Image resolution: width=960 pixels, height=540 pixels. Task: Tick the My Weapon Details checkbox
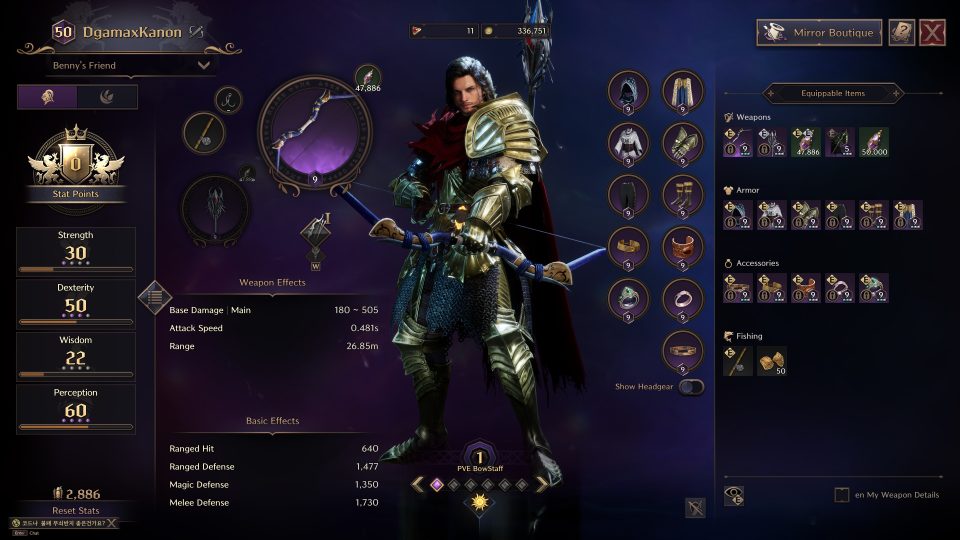tap(842, 495)
